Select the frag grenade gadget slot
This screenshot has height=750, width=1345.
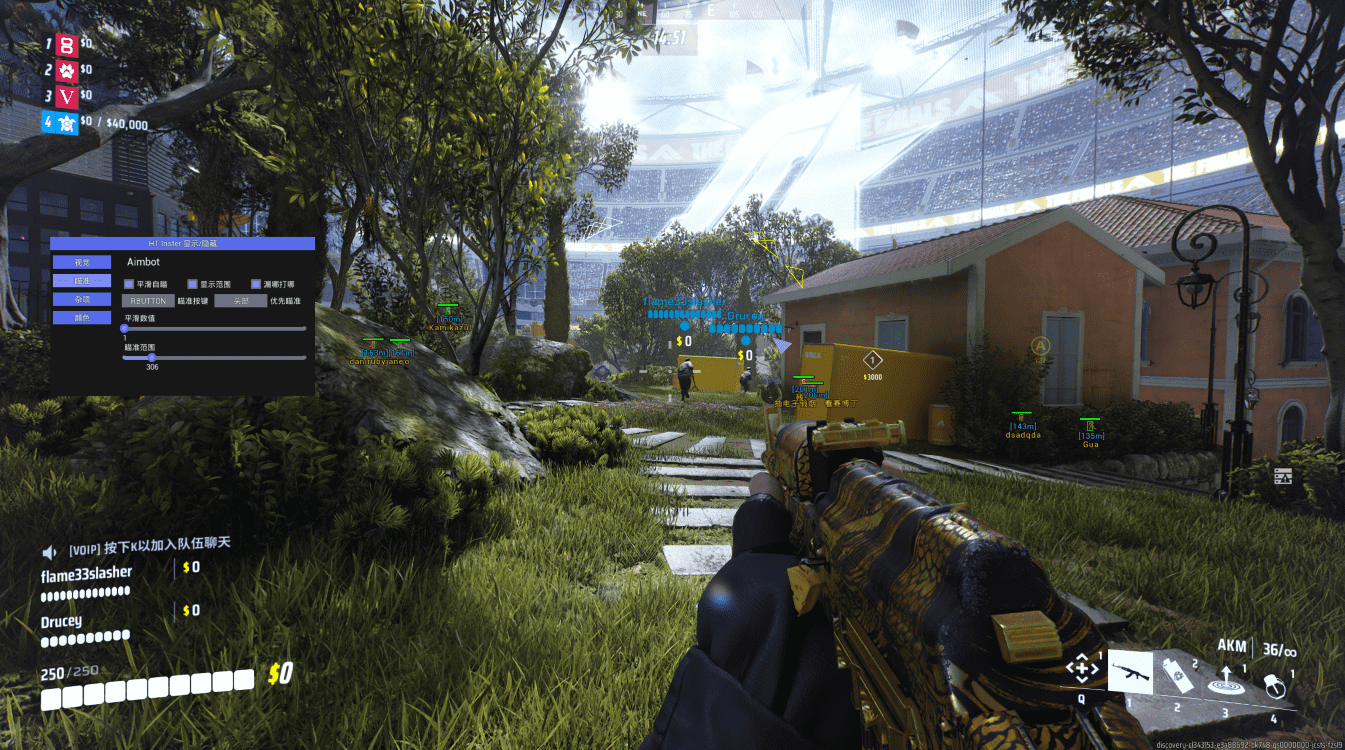pyautogui.click(x=1273, y=685)
